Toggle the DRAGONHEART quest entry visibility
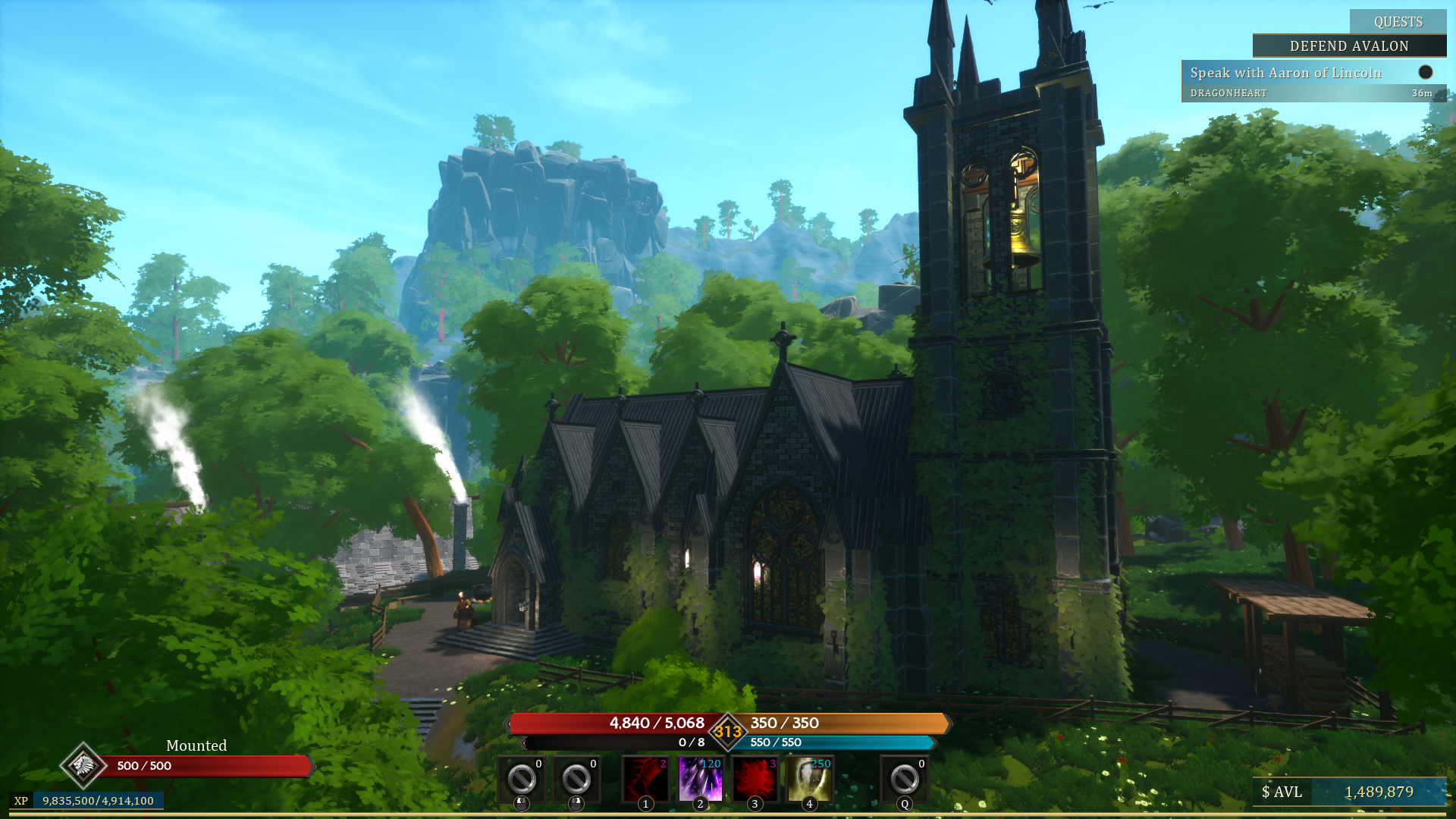1456x819 pixels. click(1227, 93)
